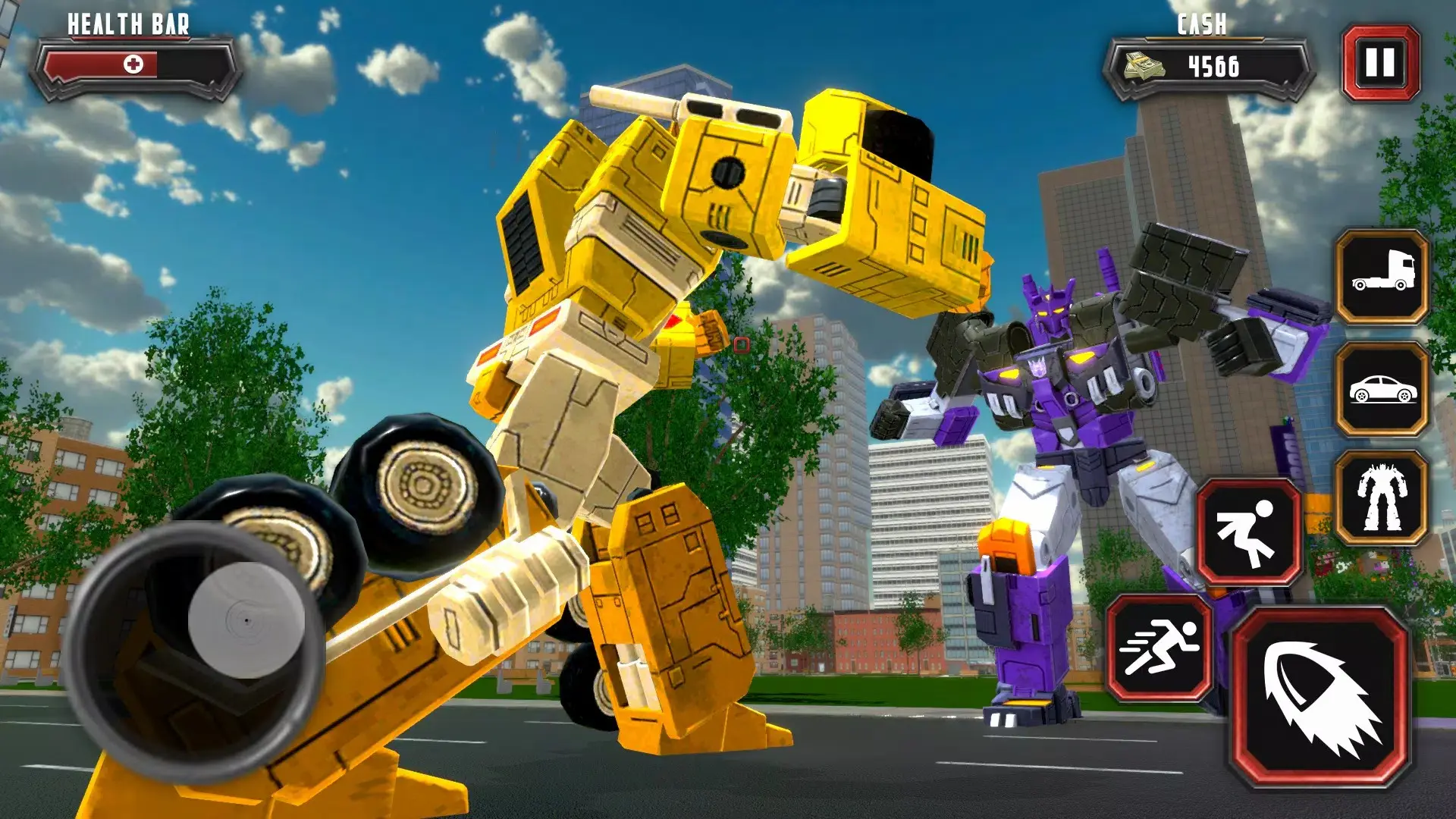Transform into the truck mode
The image size is (1456, 819).
point(1382,278)
